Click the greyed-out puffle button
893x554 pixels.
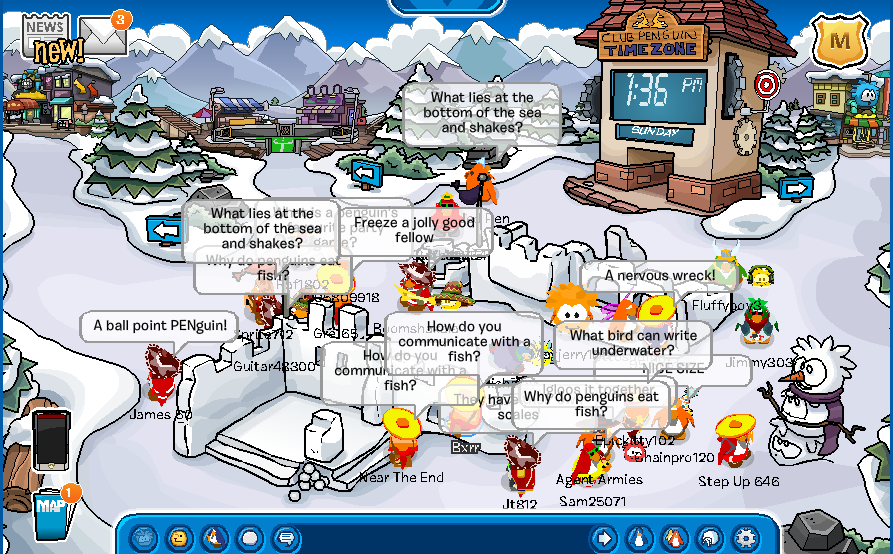[143, 538]
